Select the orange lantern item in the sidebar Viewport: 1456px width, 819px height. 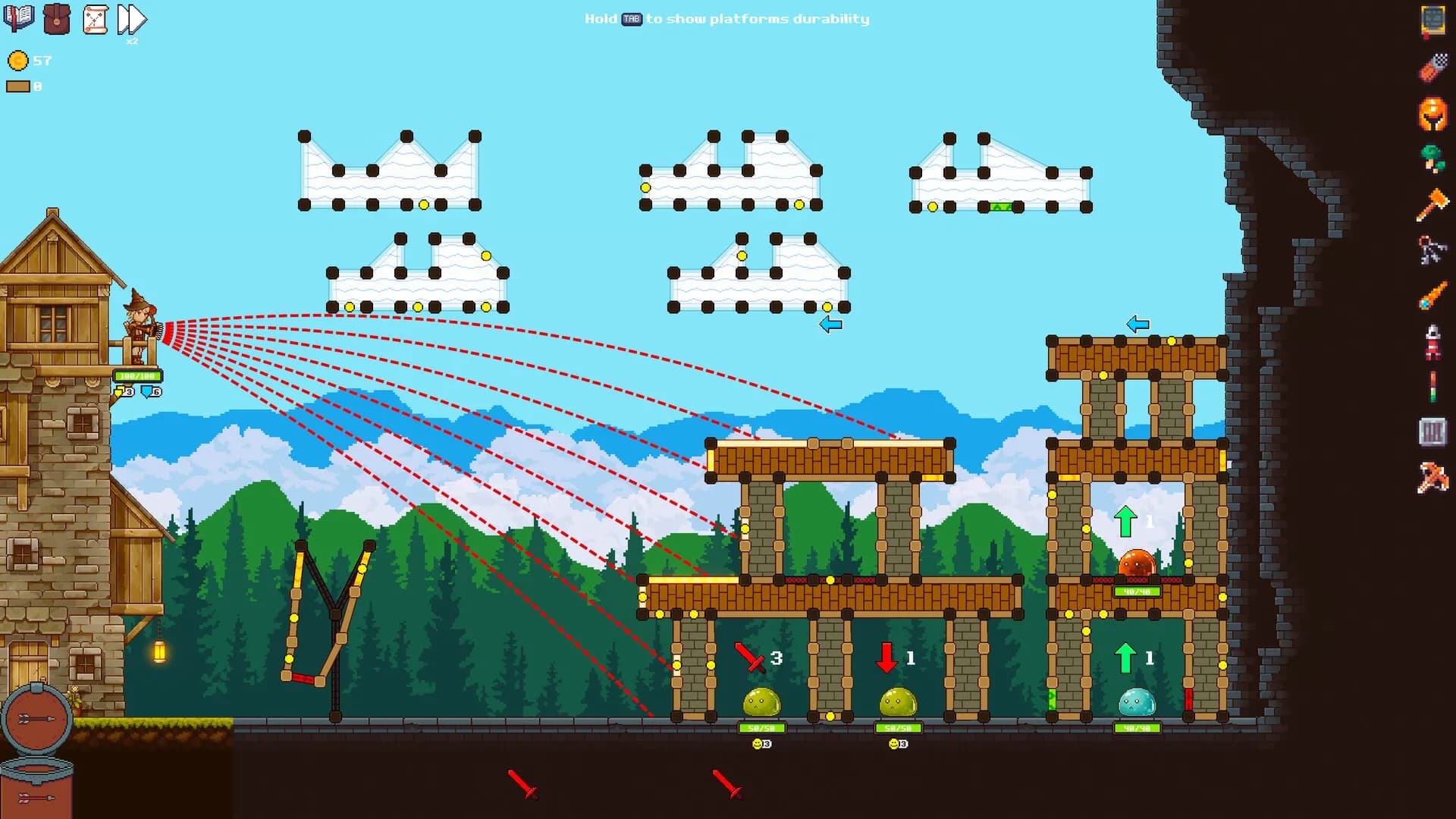coord(1433,115)
